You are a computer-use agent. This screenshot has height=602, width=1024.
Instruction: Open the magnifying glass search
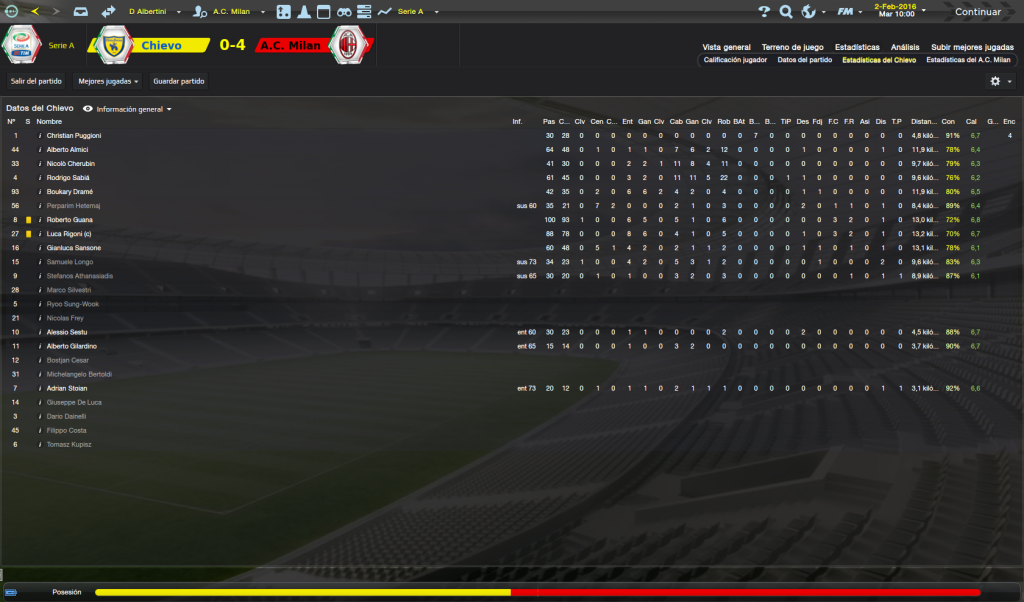(x=786, y=12)
